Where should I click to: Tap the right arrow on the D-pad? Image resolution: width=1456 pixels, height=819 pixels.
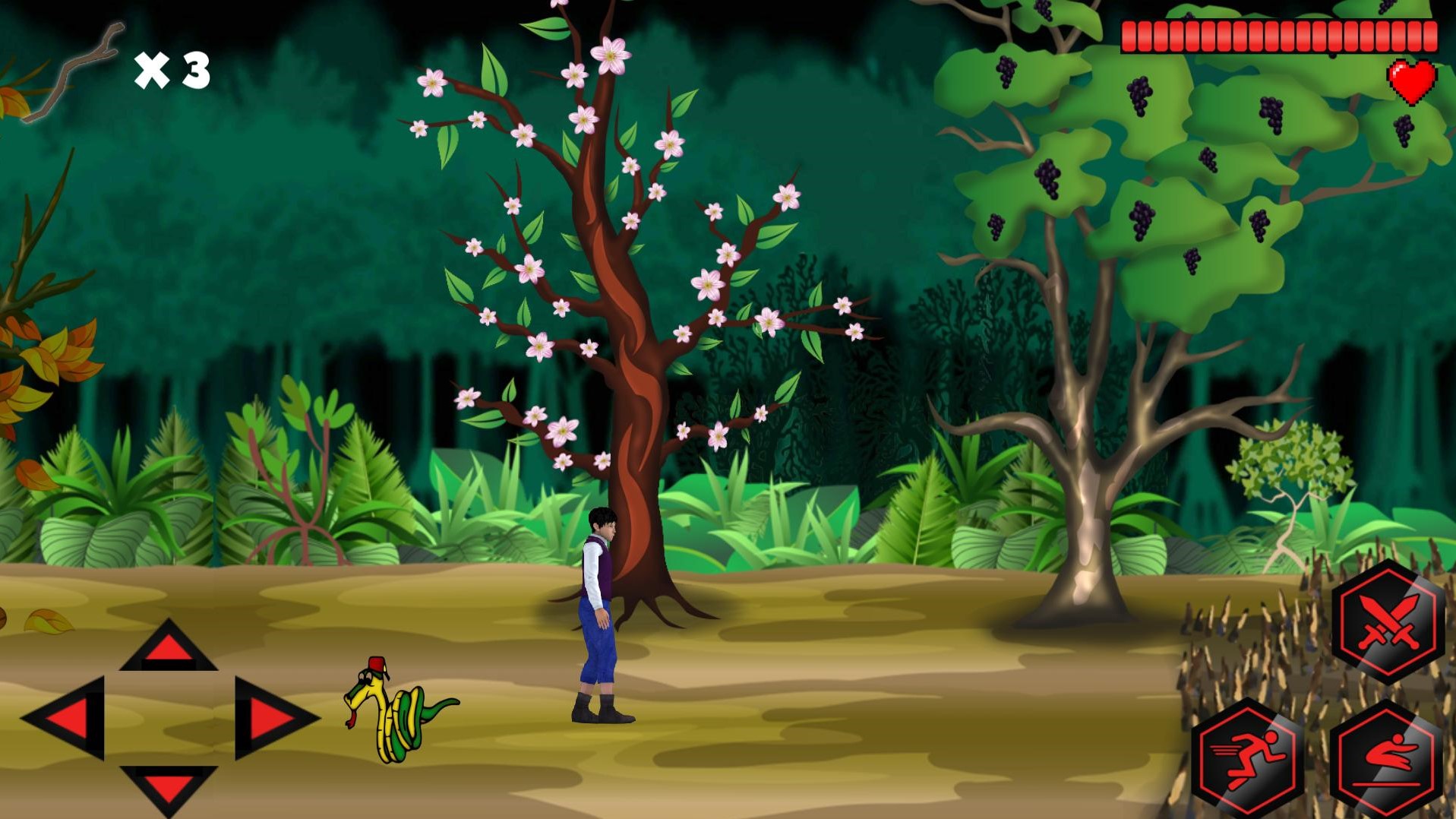(272, 718)
